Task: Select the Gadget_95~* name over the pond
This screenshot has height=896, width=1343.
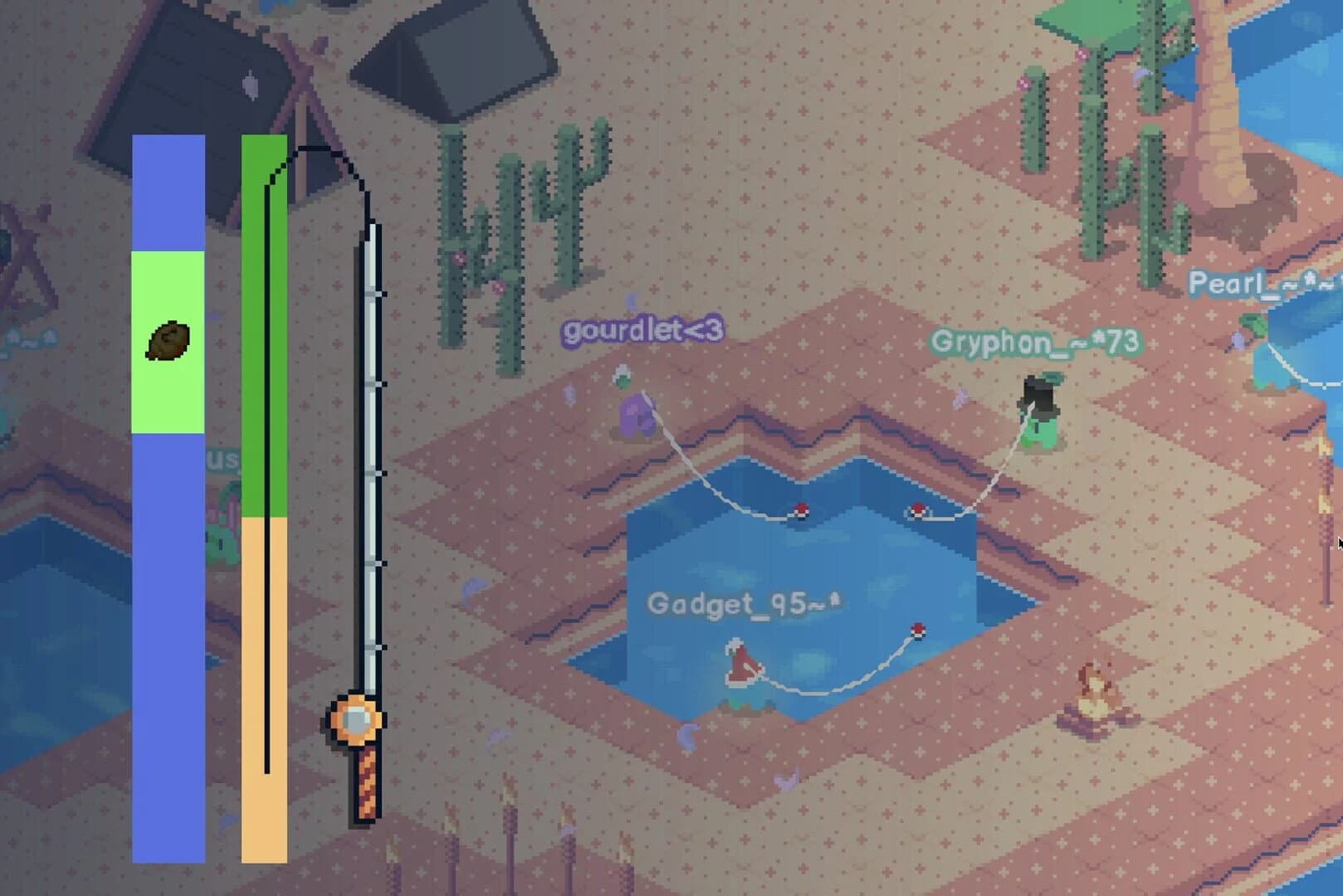Action: 745,605
